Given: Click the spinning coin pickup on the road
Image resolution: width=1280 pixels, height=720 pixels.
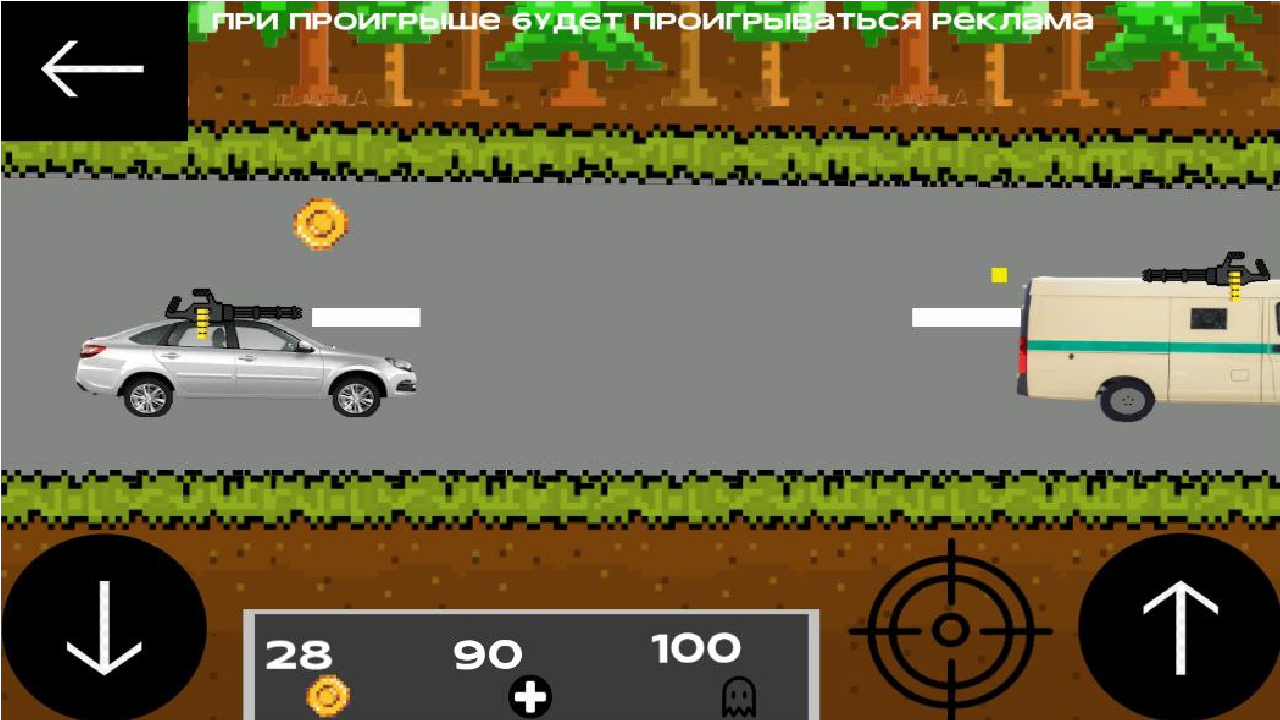Looking at the screenshot, I should pyautogui.click(x=320, y=224).
